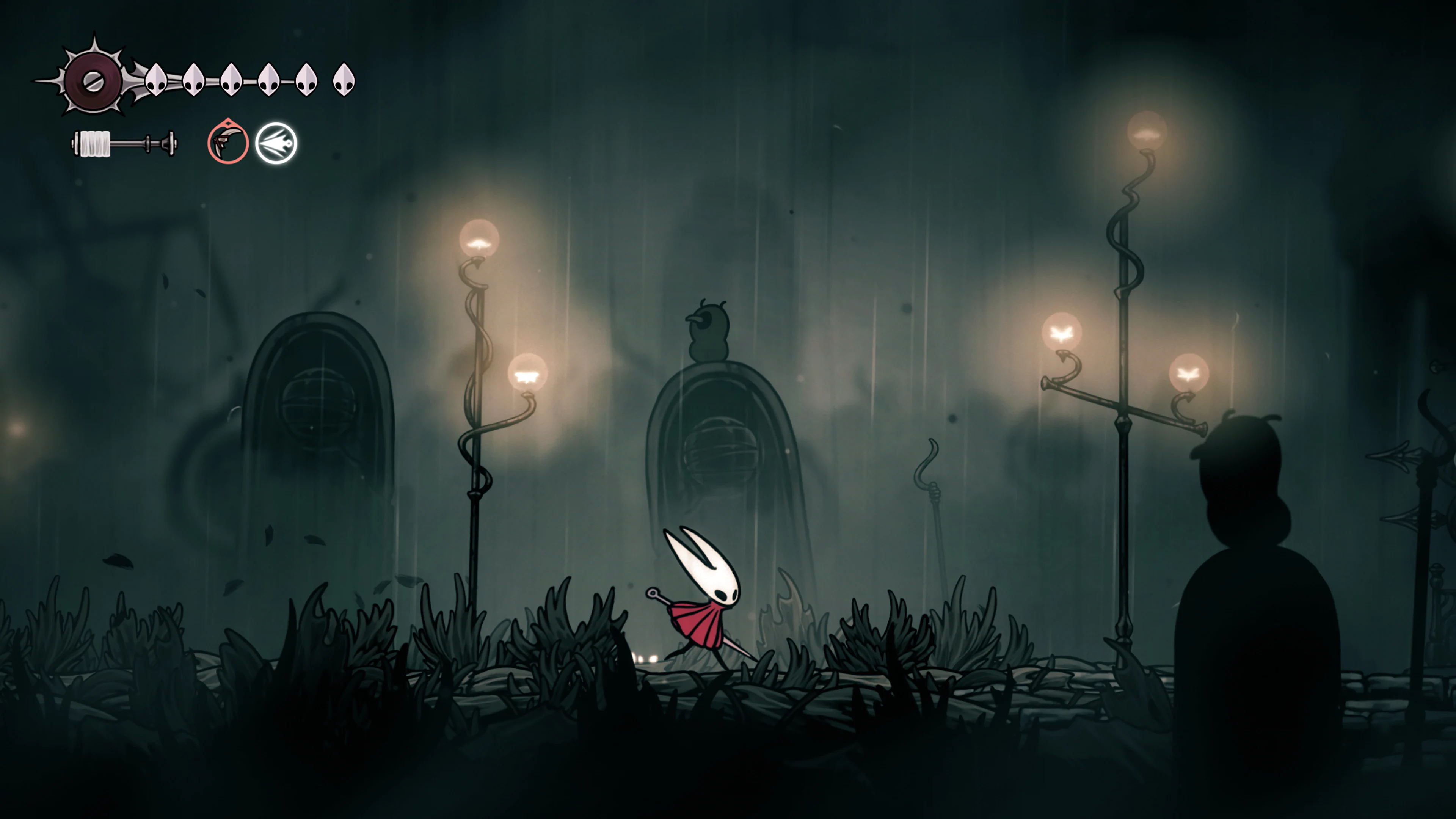Select the red tool slot in the equipment row
Viewport: 1456px width, 819px height.
(x=228, y=144)
